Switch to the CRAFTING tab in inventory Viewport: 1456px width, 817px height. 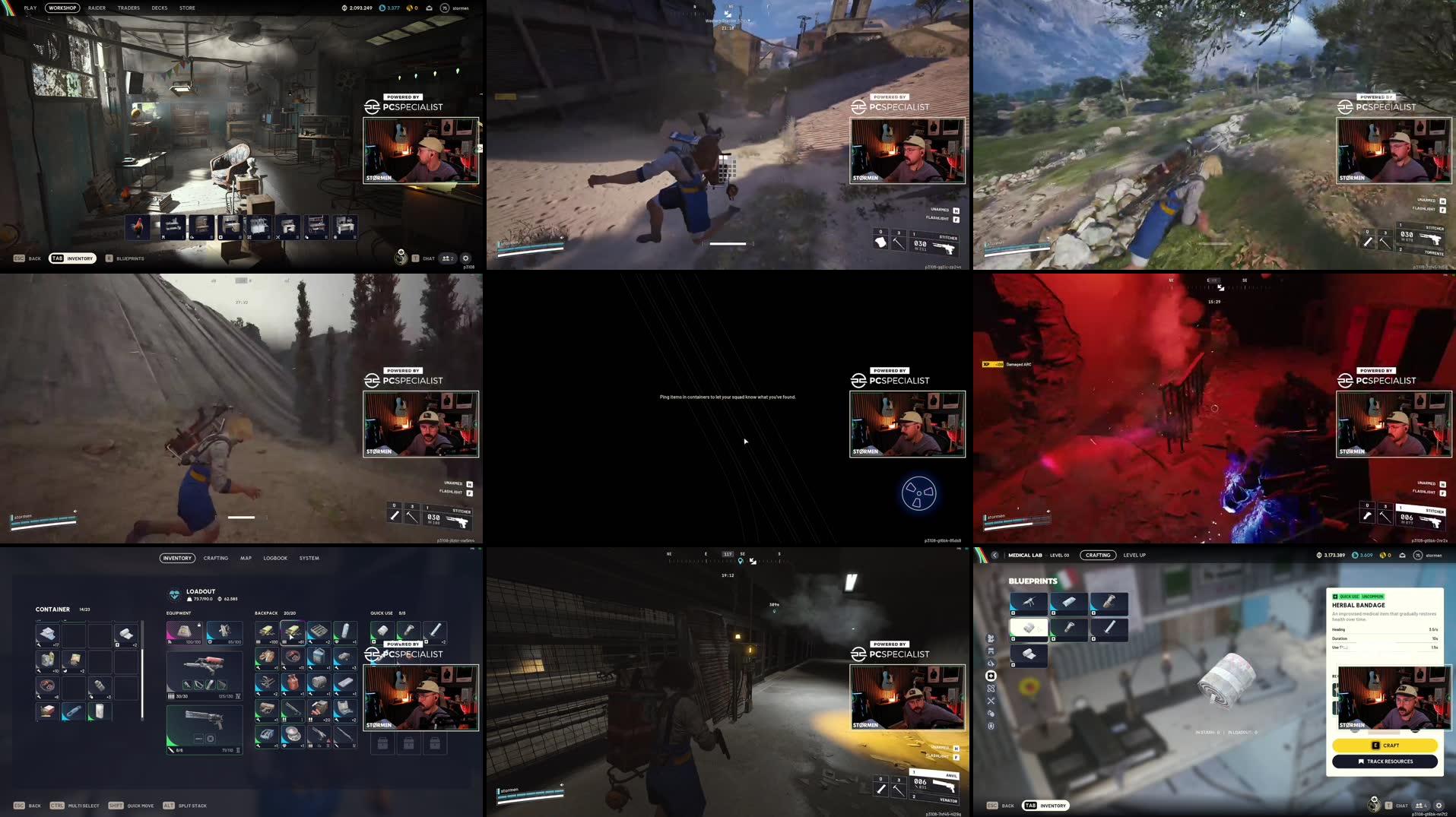point(216,558)
